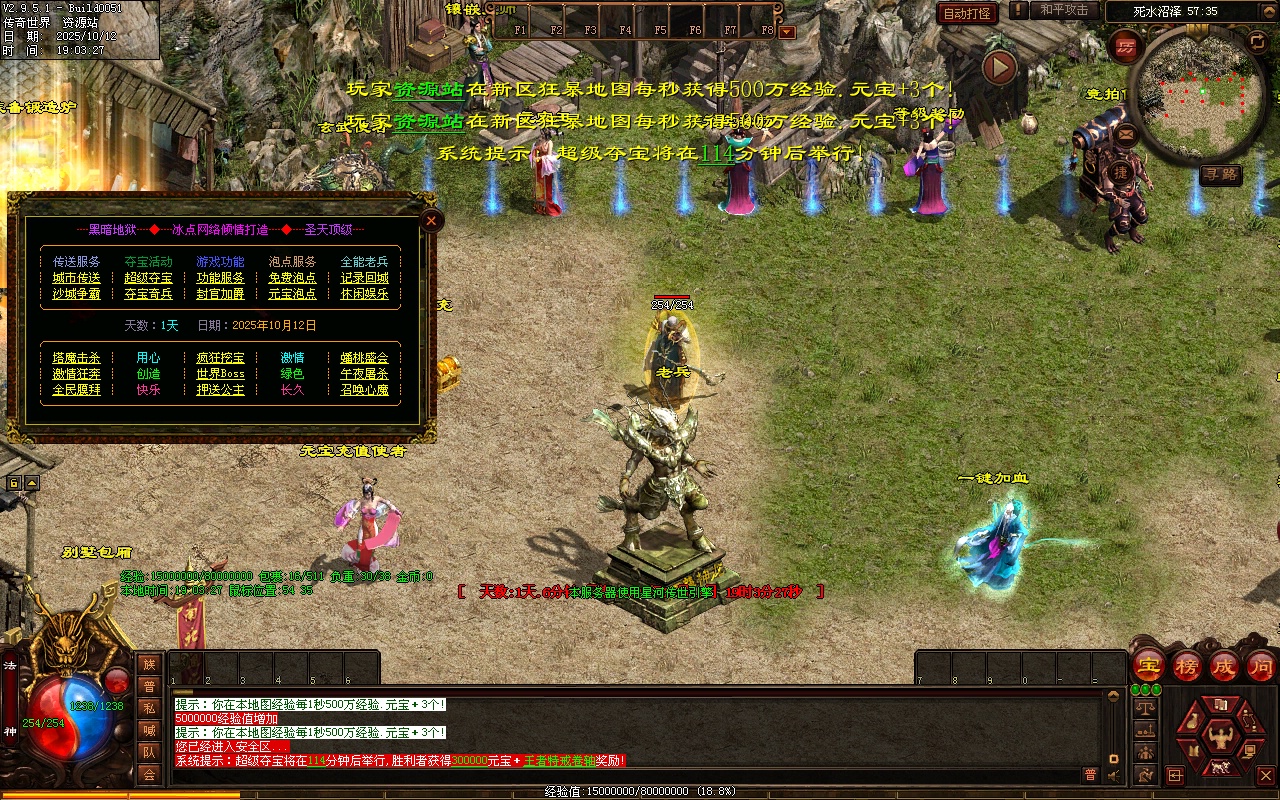Open the 城市传送 city teleport link
This screenshot has width=1280, height=800.
click(x=77, y=278)
